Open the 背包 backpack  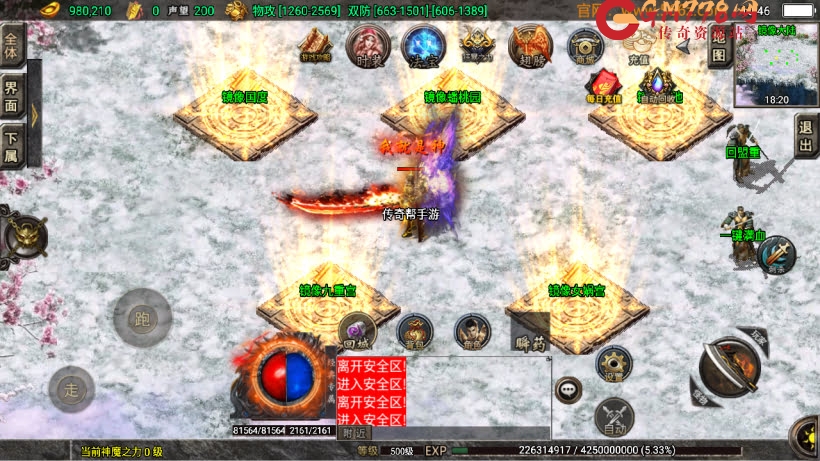click(414, 330)
